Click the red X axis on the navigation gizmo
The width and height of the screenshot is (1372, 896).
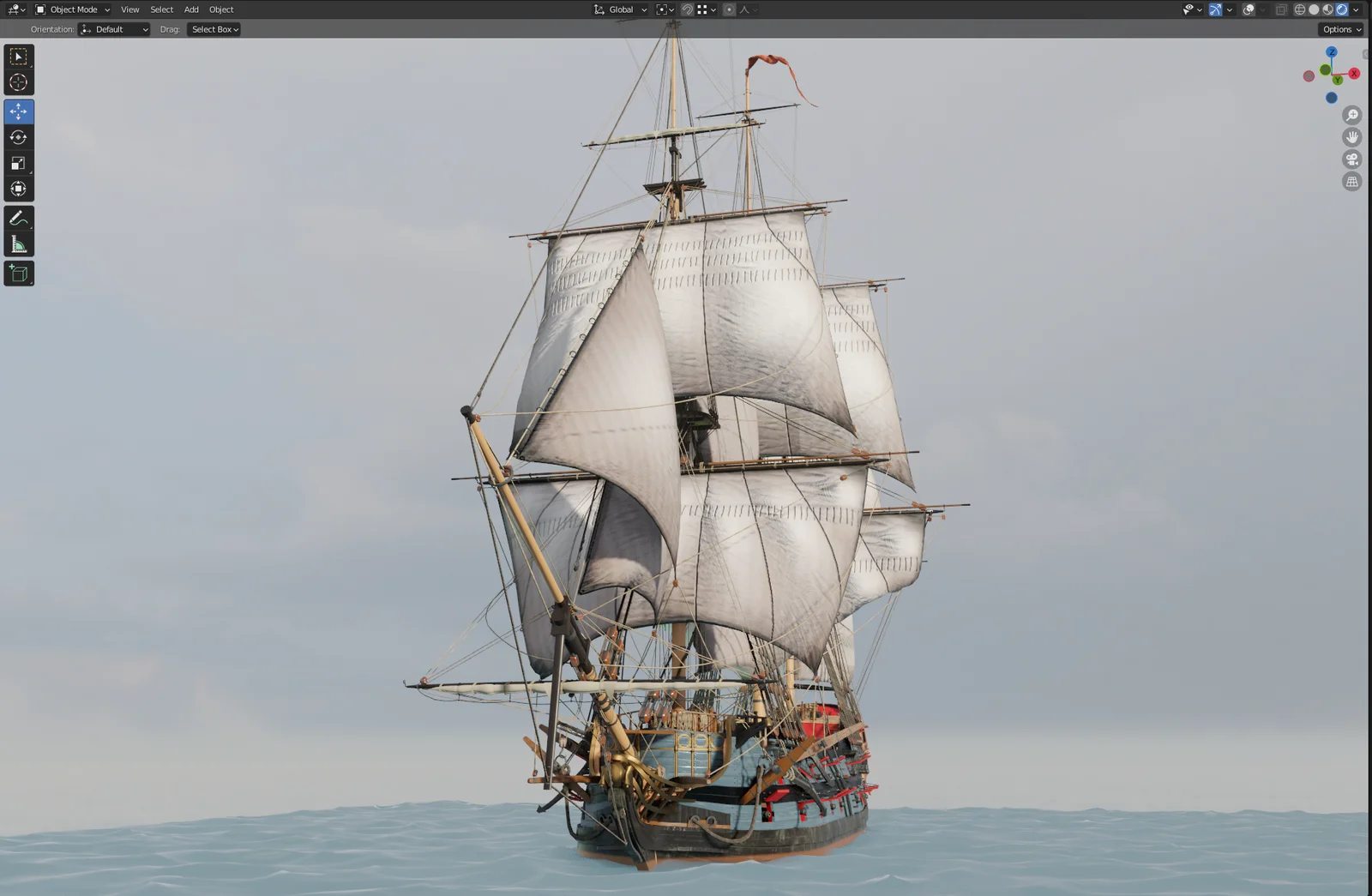1353,74
